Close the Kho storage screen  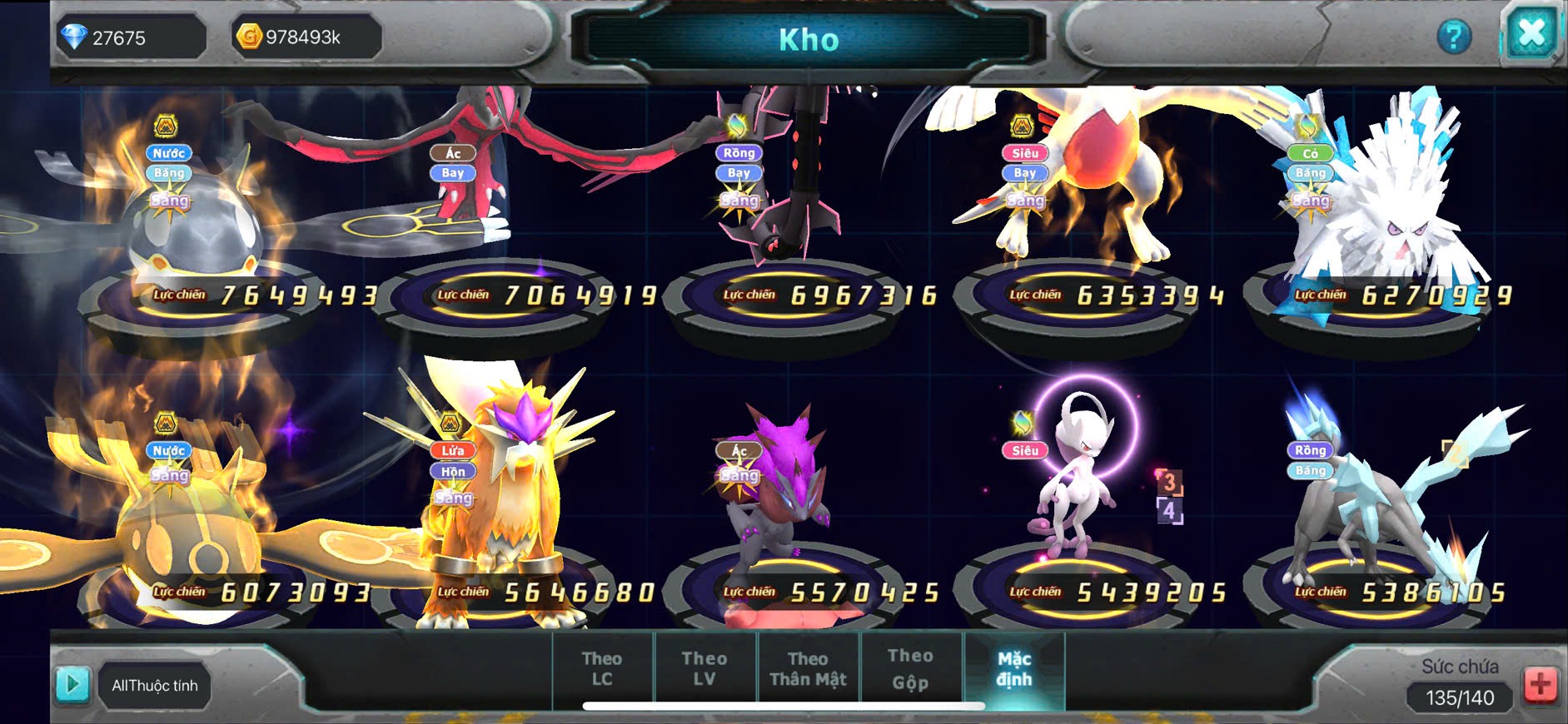point(1531,35)
